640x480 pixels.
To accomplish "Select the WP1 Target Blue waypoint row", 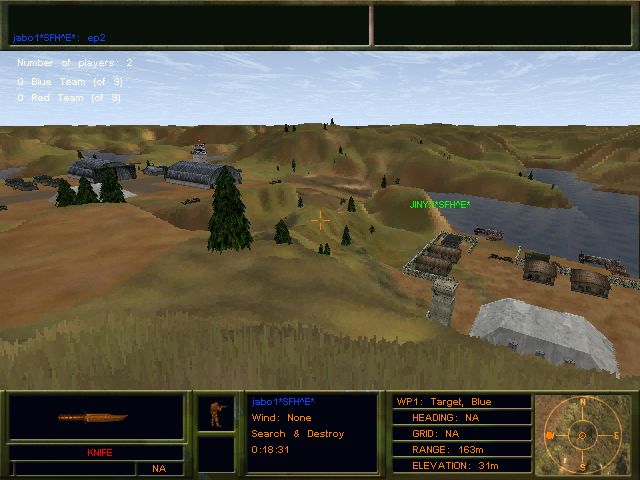I will coord(460,402).
